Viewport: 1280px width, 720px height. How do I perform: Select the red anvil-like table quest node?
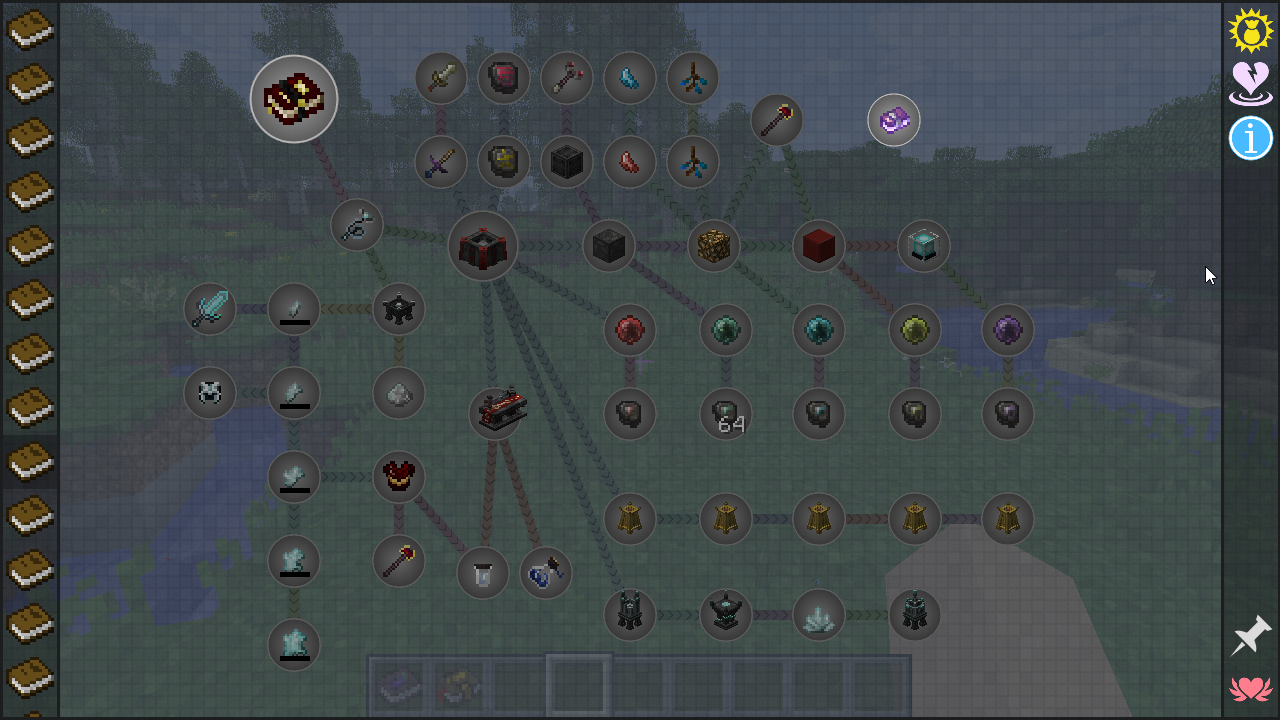coord(498,412)
